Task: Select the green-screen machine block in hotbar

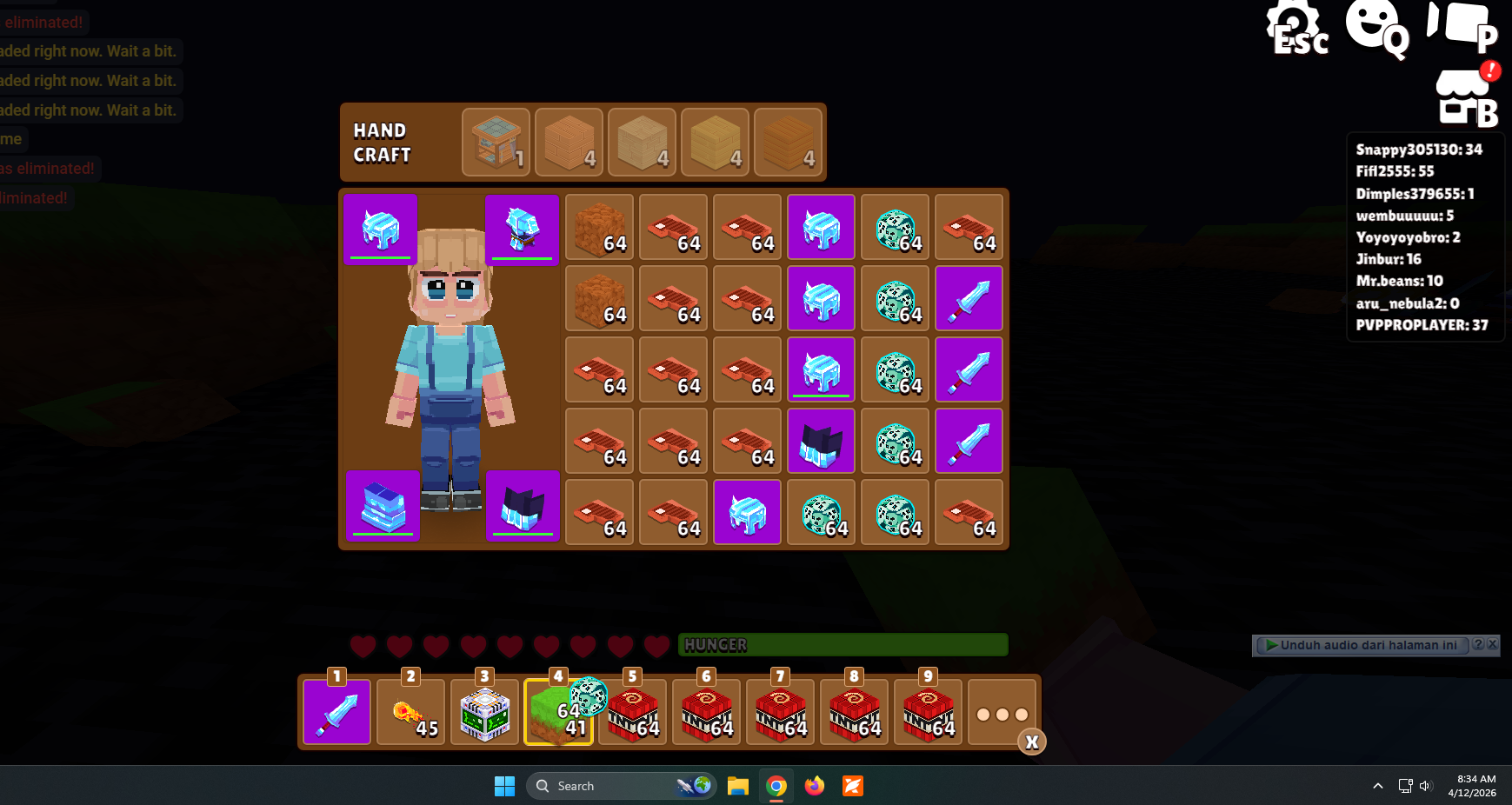Action: click(484, 713)
